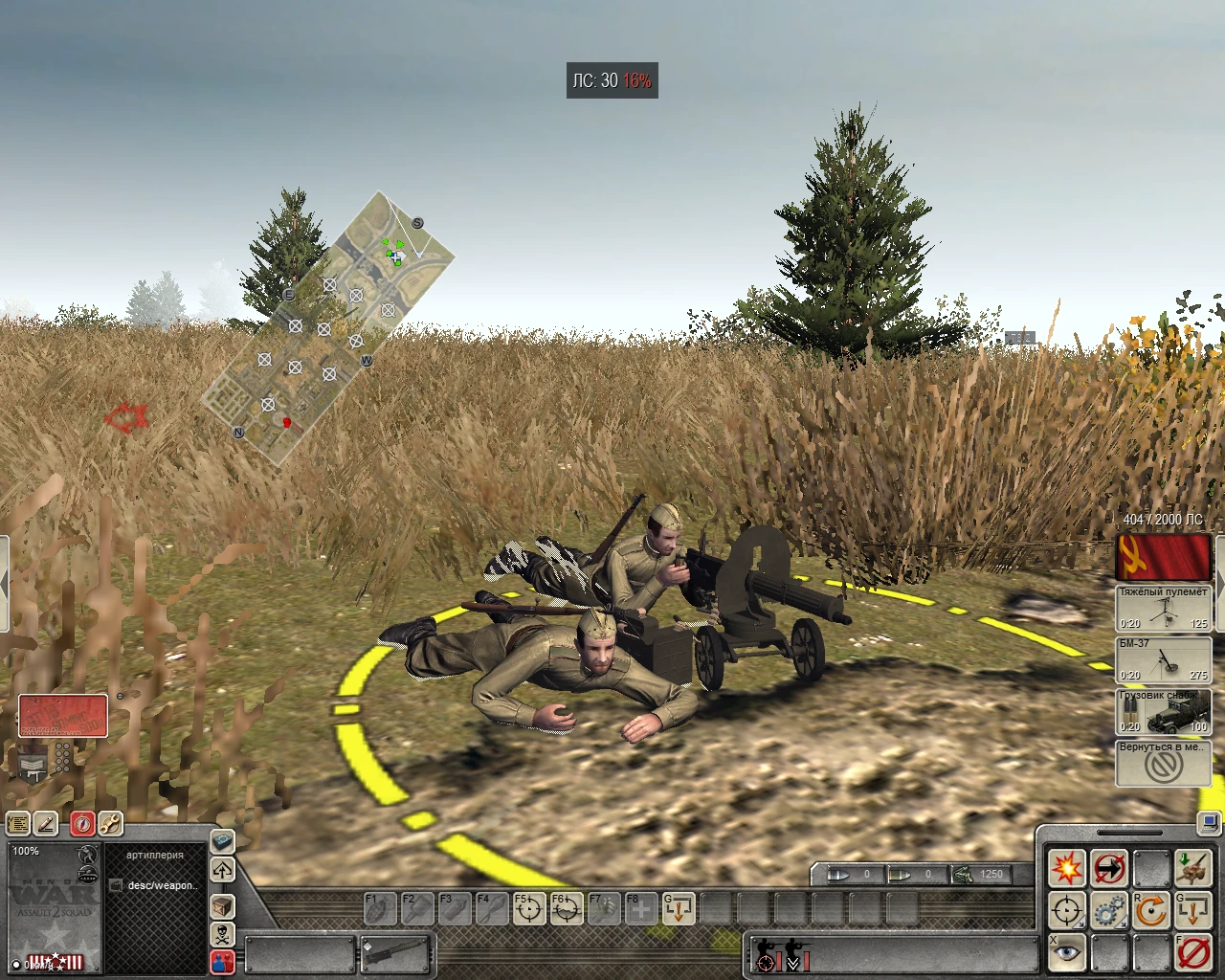Screen dimensions: 1225x980
Task: Activate the orange rotate unit command (R)
Action: (1150, 910)
